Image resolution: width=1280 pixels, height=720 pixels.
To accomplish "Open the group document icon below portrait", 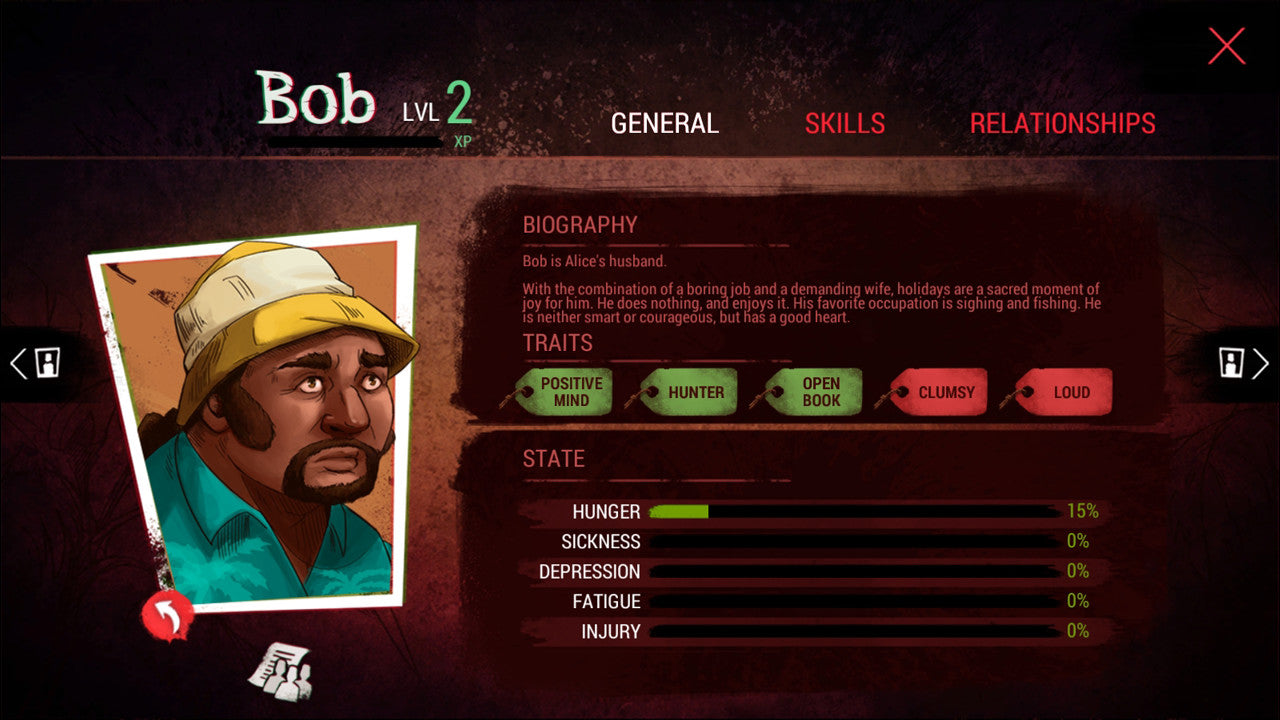I will 280,670.
